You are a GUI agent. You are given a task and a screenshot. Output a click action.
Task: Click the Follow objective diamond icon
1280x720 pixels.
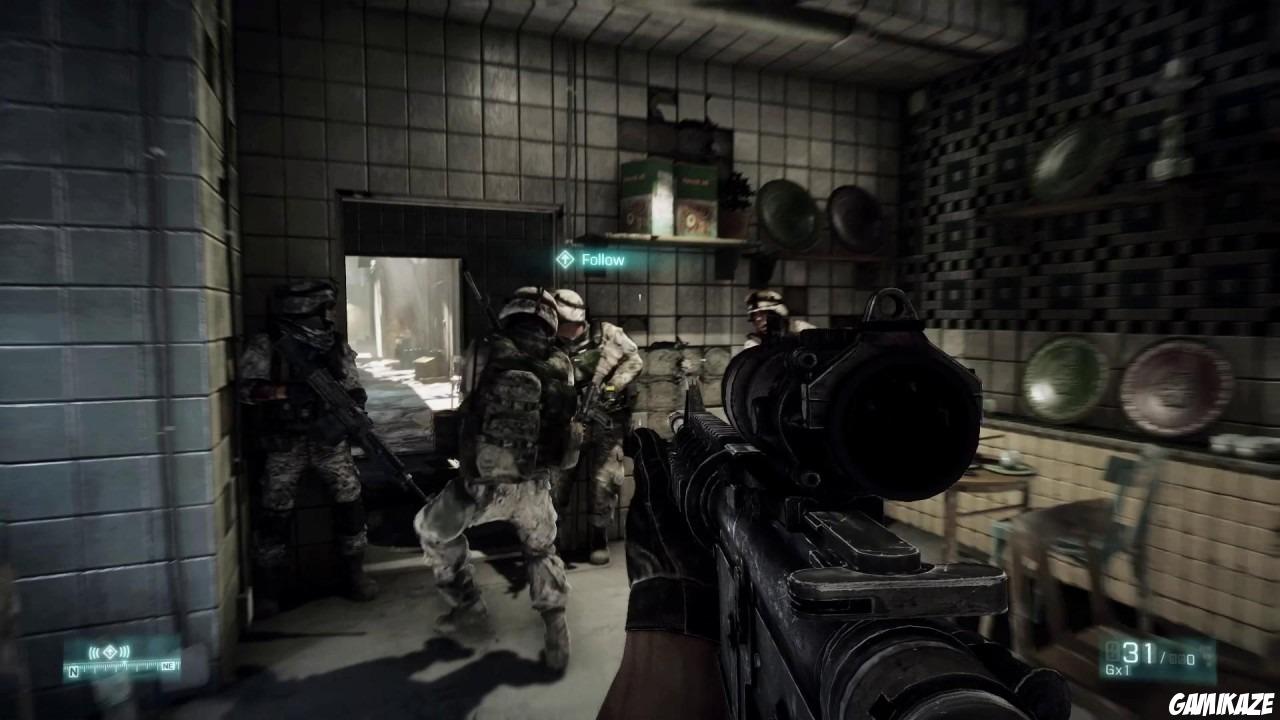point(565,259)
